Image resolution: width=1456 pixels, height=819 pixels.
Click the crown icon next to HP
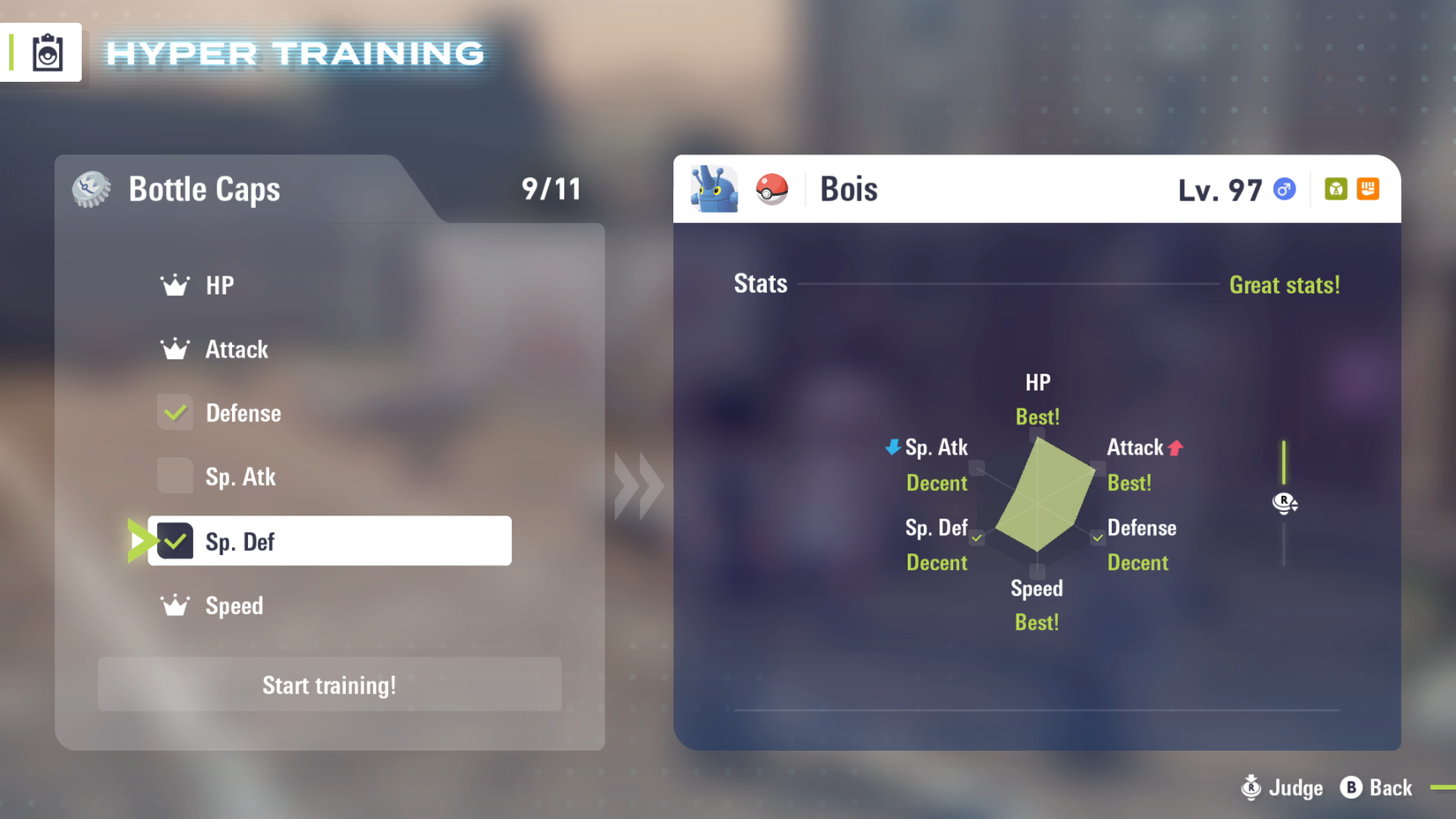click(175, 283)
